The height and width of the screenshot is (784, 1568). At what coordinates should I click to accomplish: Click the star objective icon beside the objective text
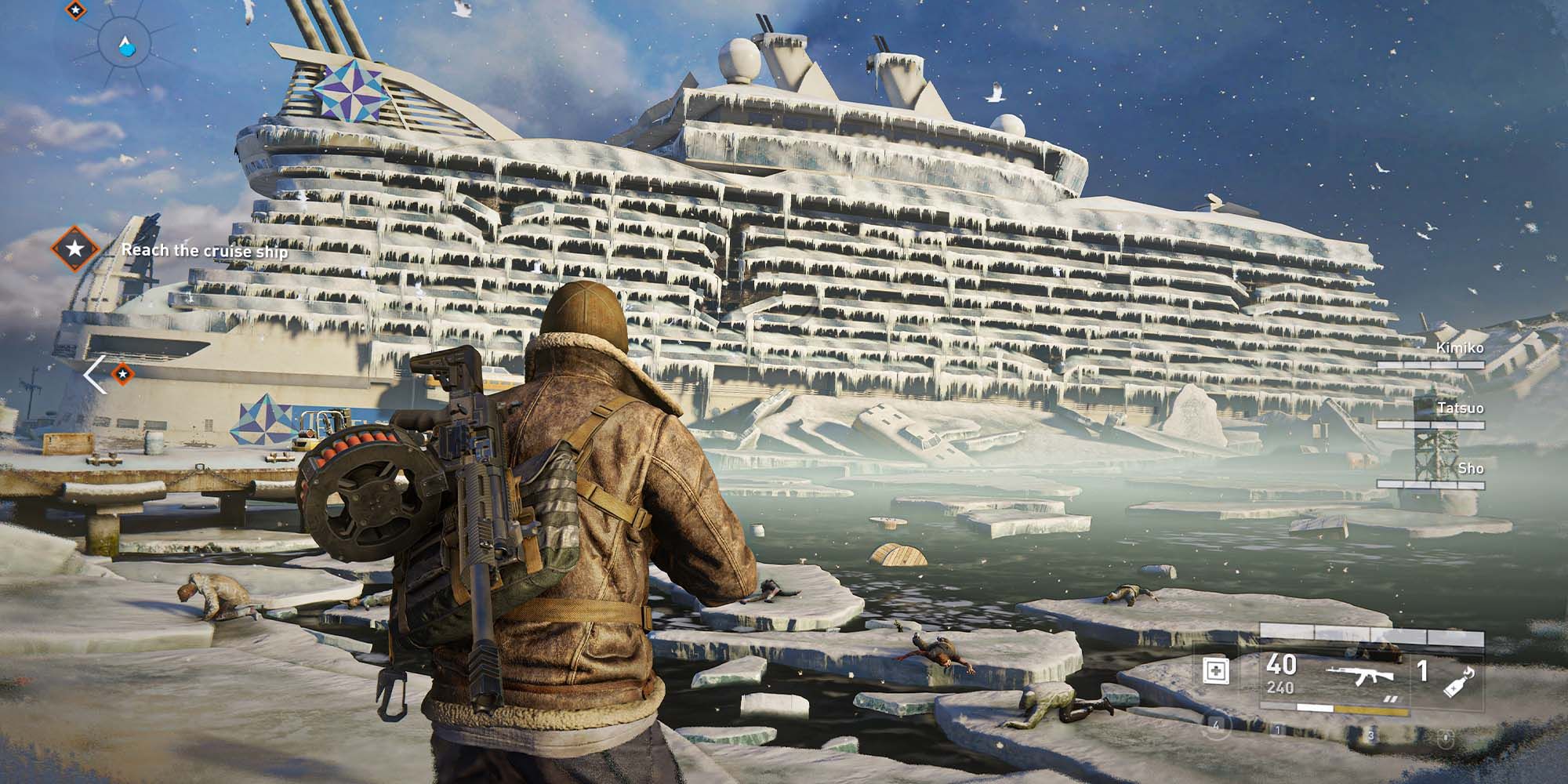[x=74, y=249]
